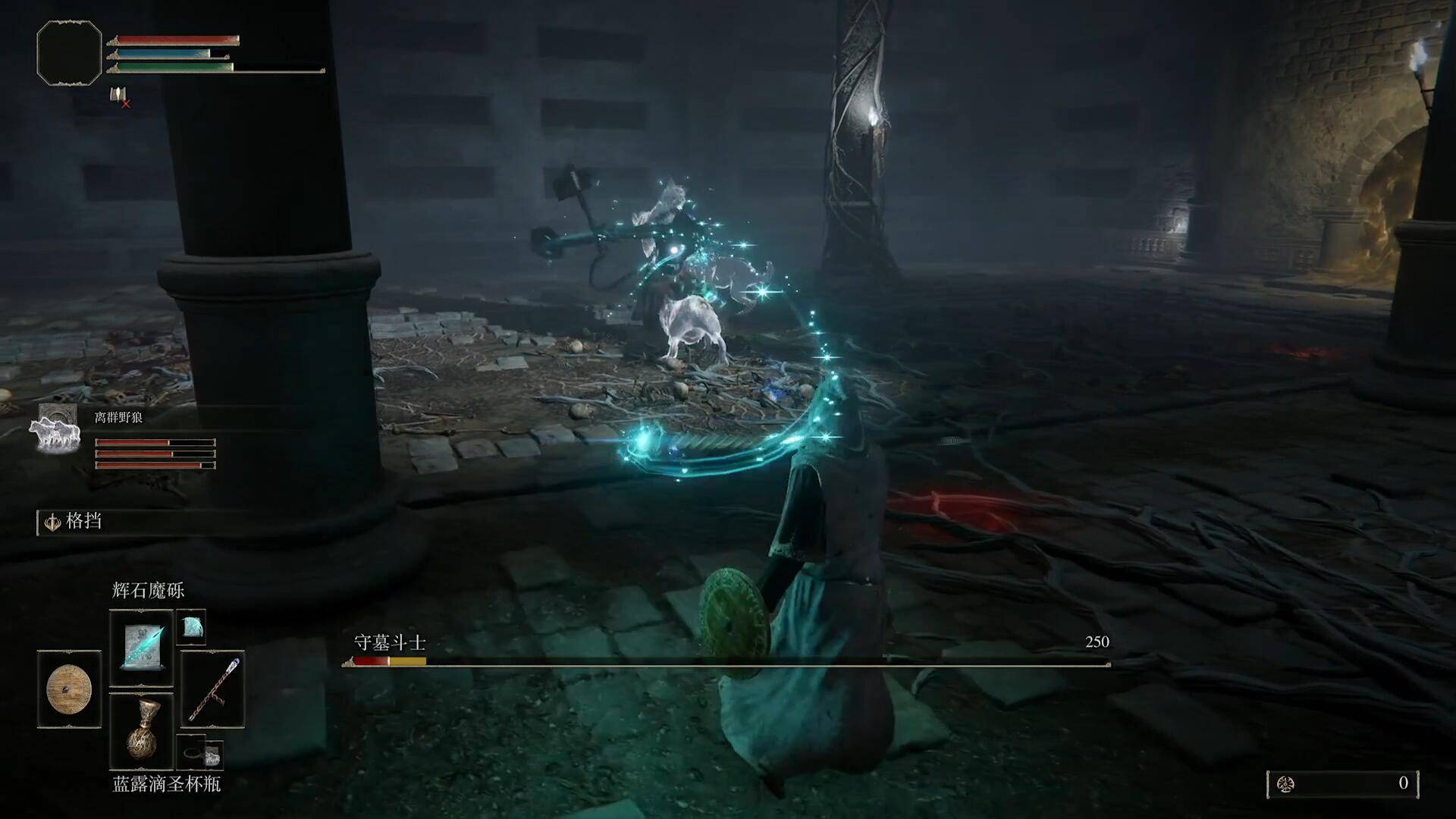Use the Cerulean Tears flask slot
The height and width of the screenshot is (819, 1456).
tap(142, 730)
